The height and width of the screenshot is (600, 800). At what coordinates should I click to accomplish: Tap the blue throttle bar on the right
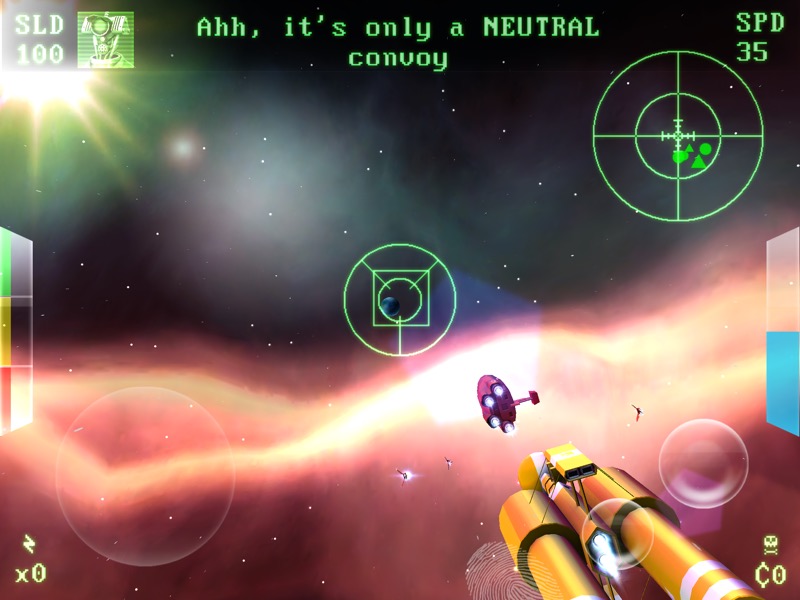click(782, 384)
